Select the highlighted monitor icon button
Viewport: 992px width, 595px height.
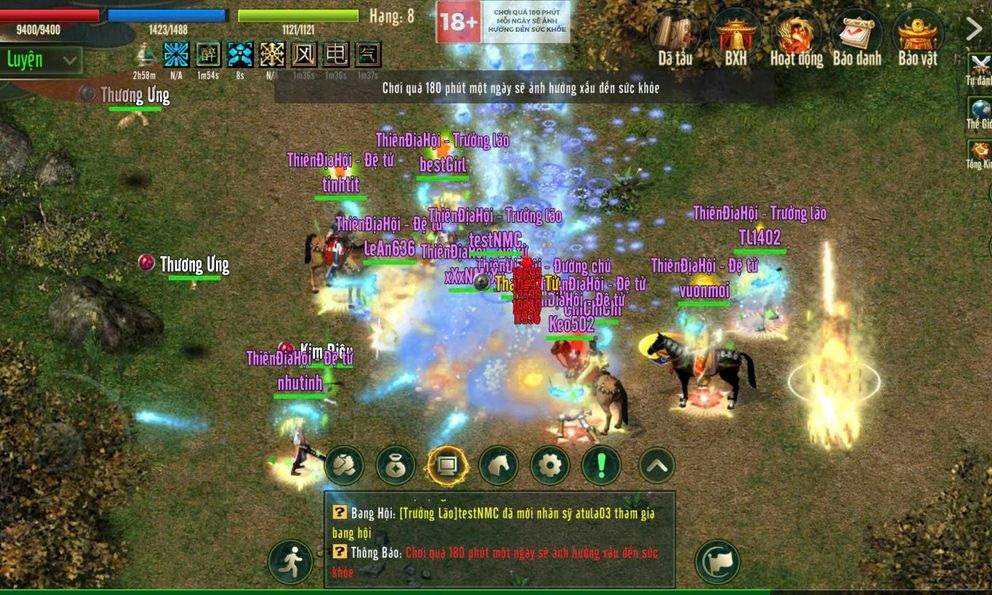pyautogui.click(x=447, y=465)
